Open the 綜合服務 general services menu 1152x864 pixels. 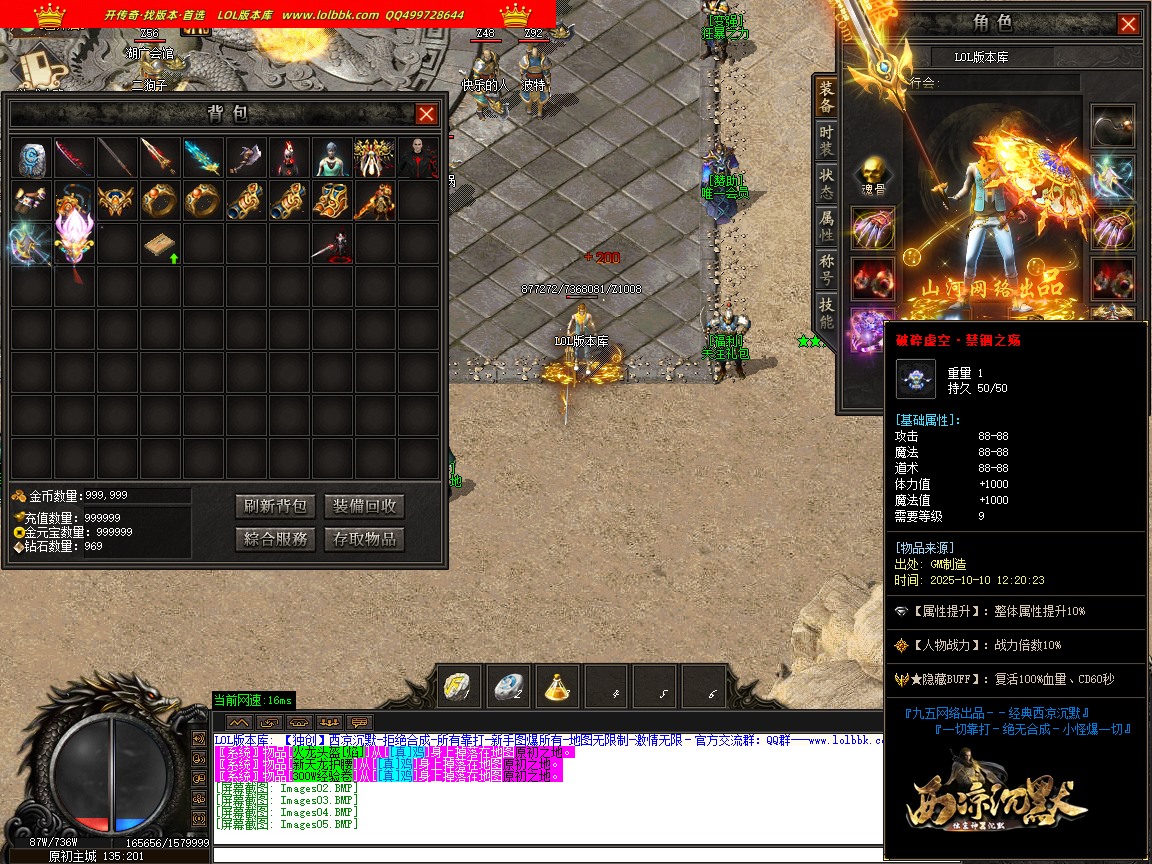[x=276, y=539]
